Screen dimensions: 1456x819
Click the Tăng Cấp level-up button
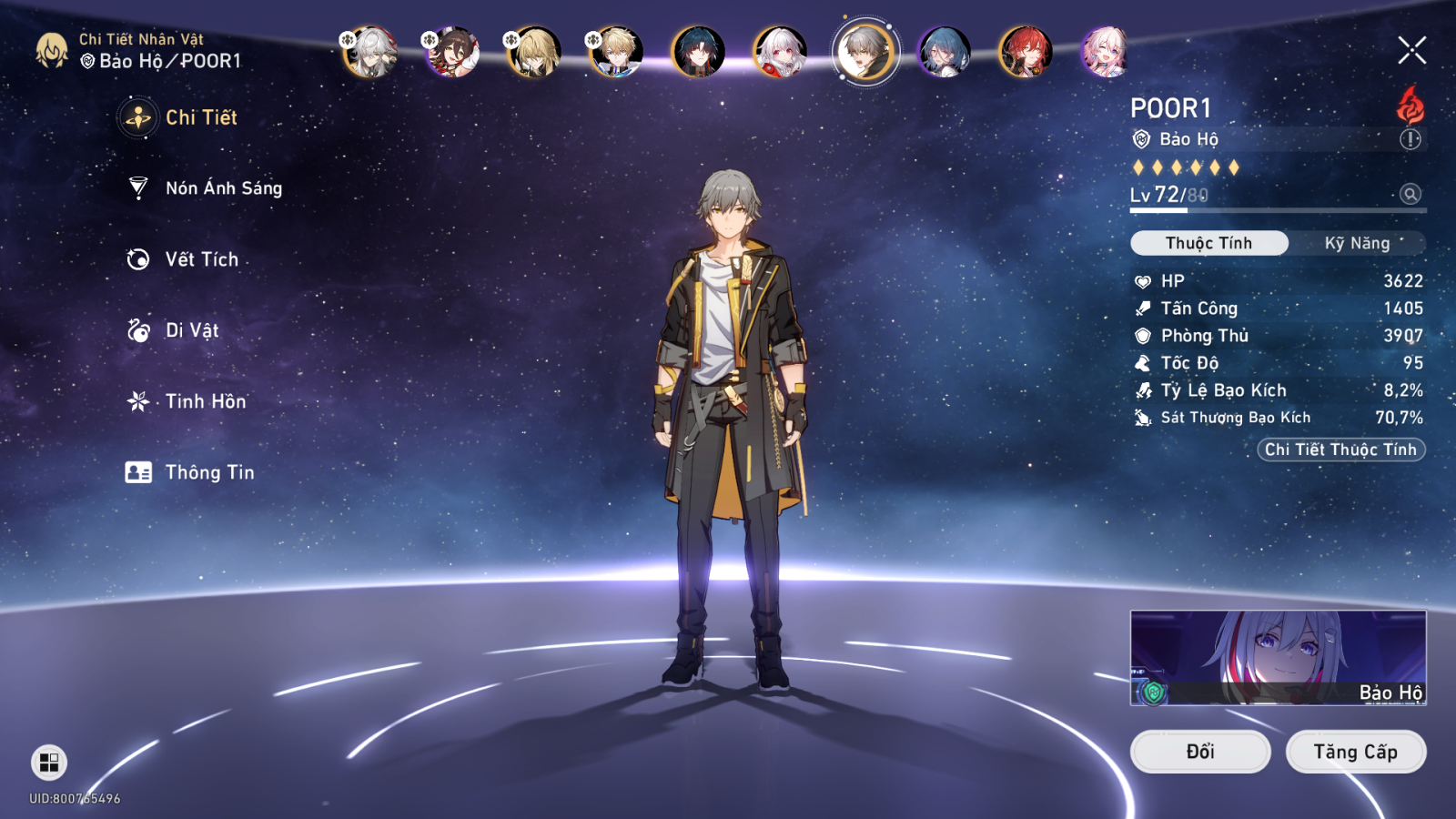pyautogui.click(x=1355, y=752)
